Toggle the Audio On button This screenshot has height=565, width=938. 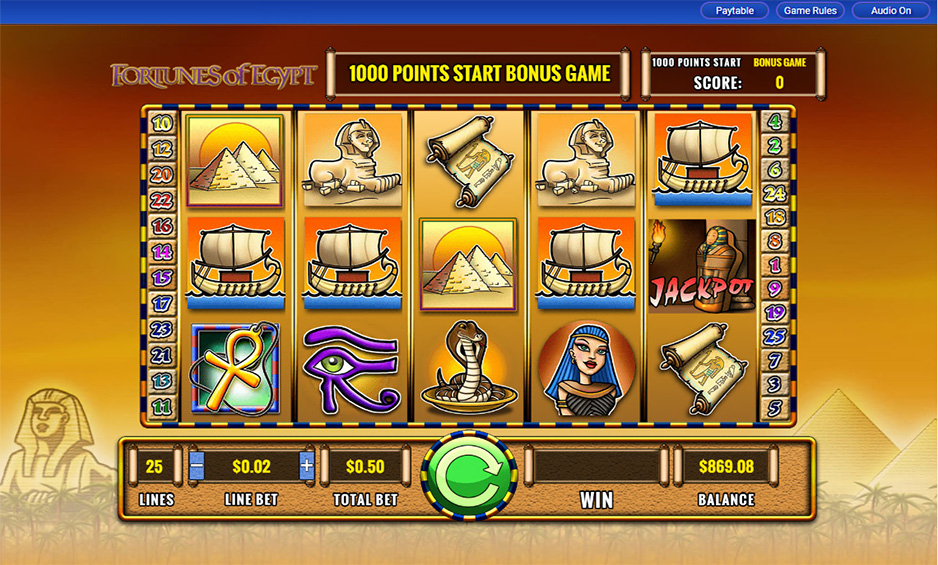click(890, 11)
